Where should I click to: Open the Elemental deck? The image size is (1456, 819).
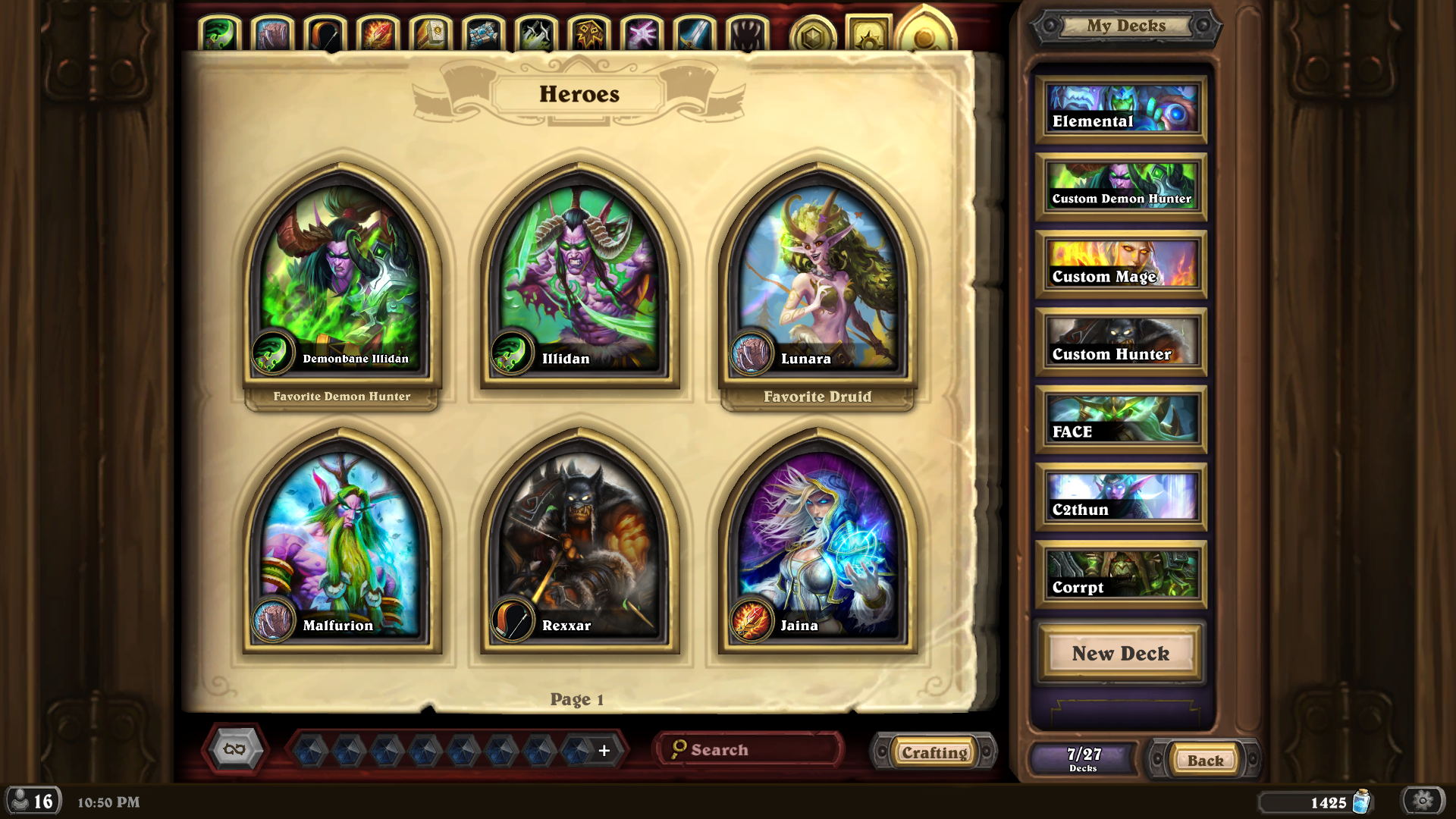[x=1121, y=110]
